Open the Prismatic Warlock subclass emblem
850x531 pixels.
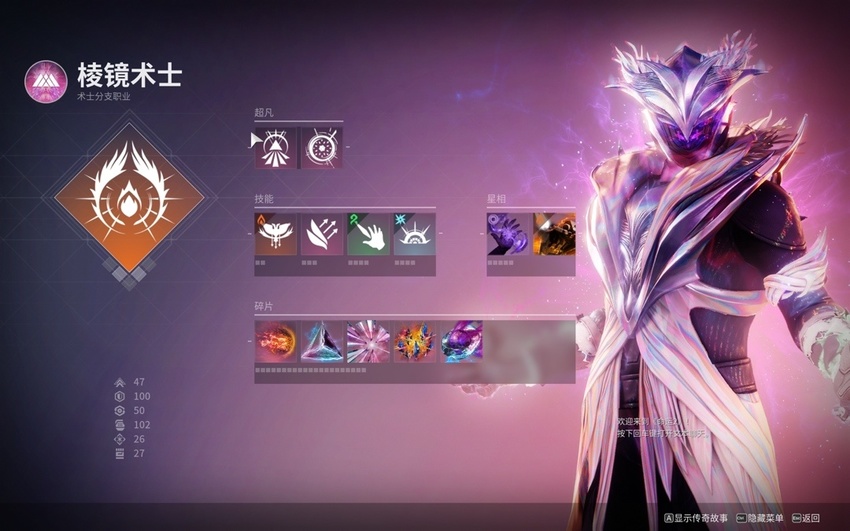point(45,79)
